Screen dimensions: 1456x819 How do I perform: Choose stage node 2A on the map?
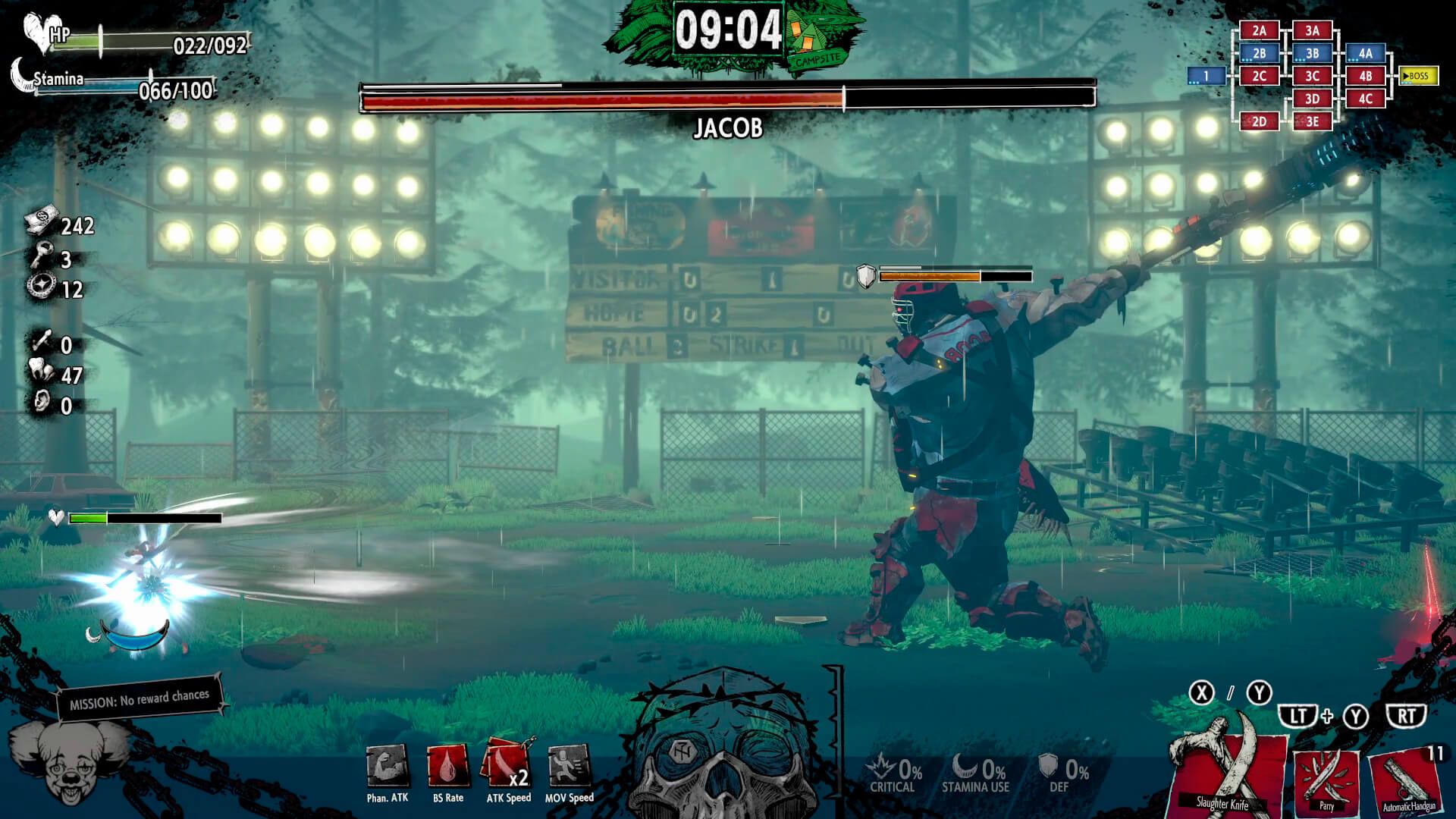pyautogui.click(x=1260, y=30)
